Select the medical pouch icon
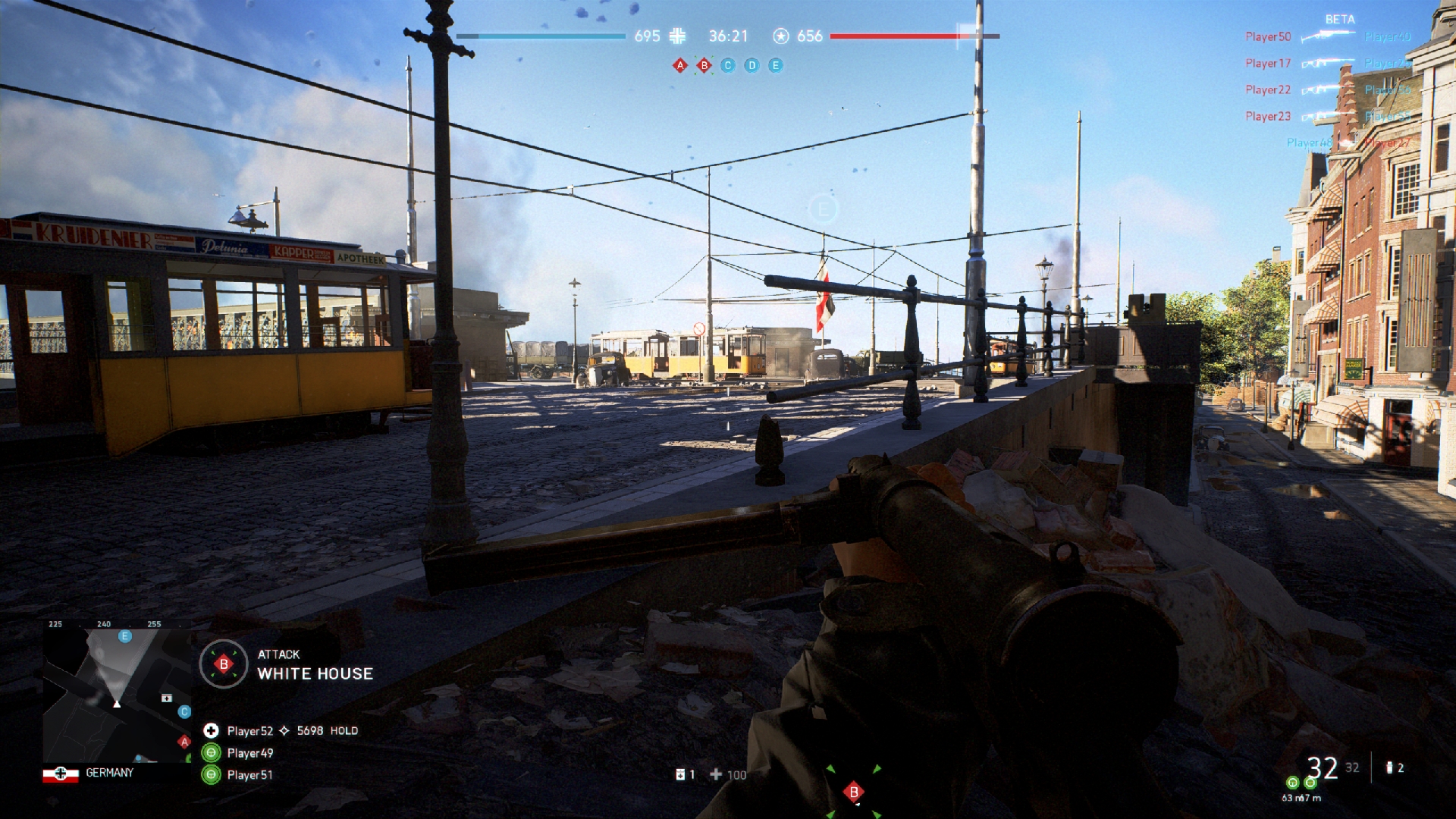1456x819 pixels. 681,774
